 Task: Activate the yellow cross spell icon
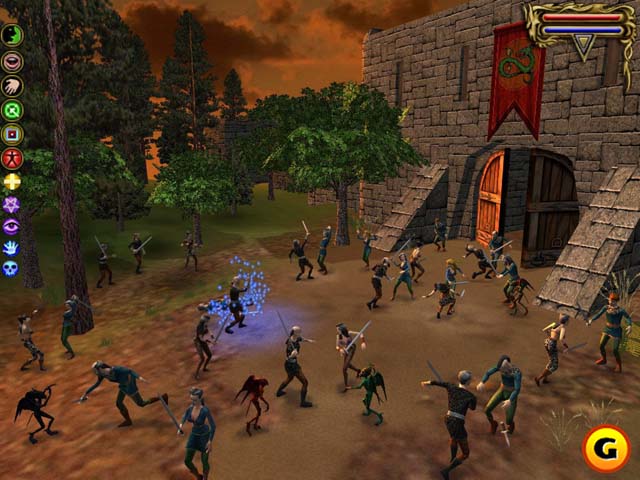pyautogui.click(x=12, y=181)
